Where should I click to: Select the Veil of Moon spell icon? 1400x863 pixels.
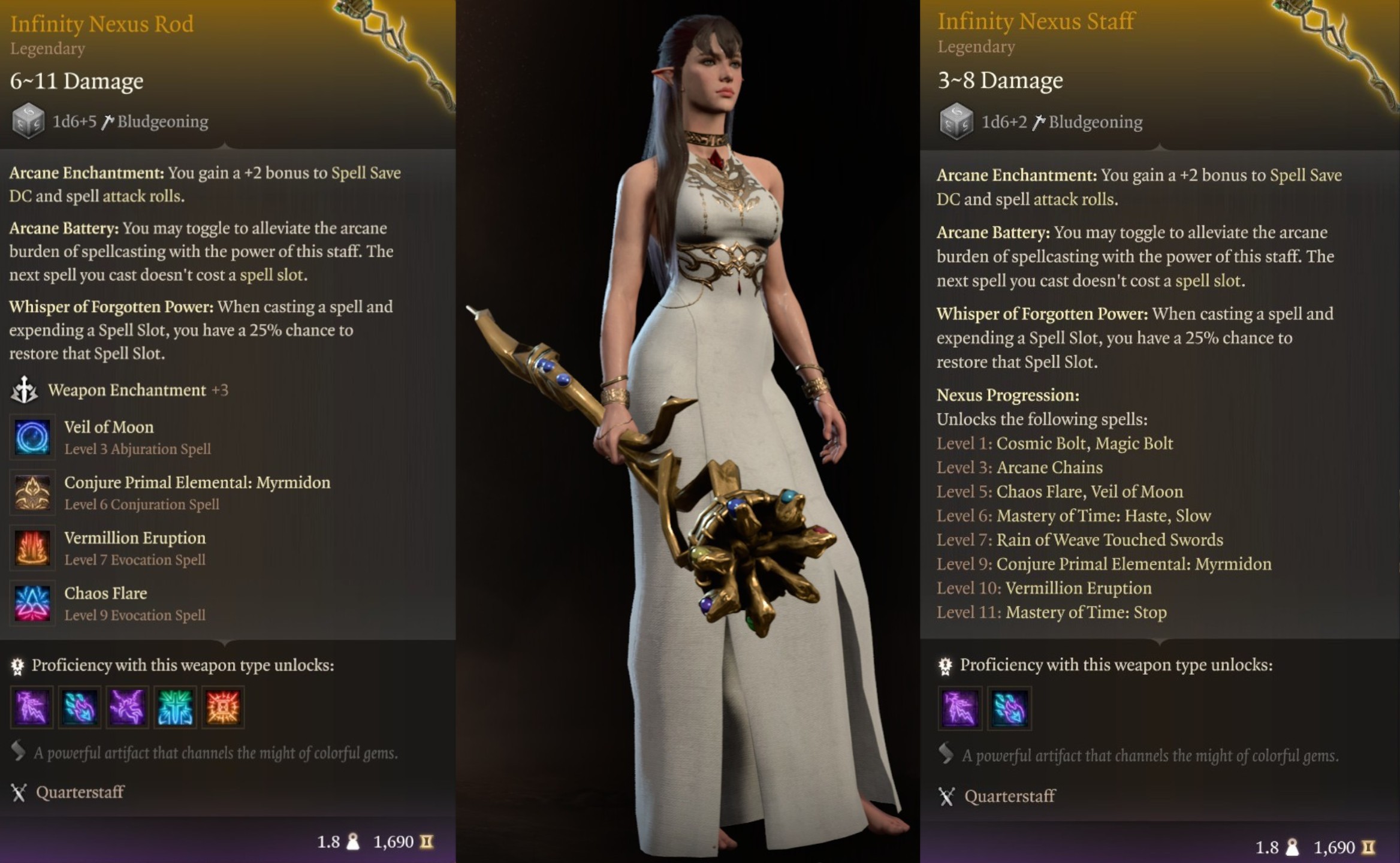[33, 437]
